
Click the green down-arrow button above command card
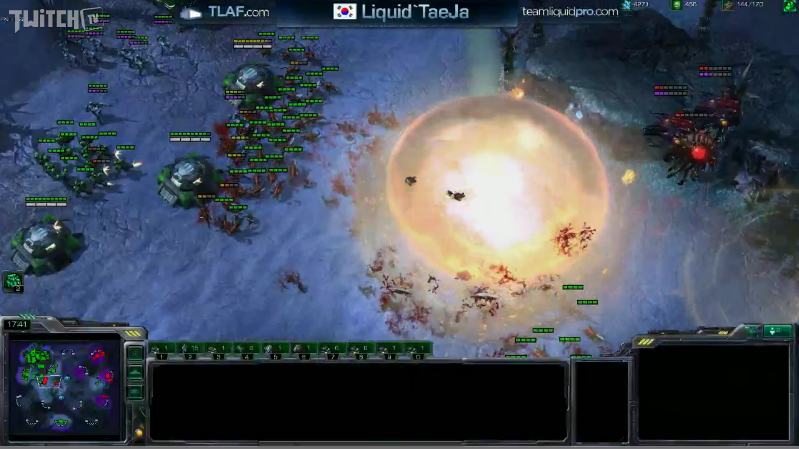point(777,331)
